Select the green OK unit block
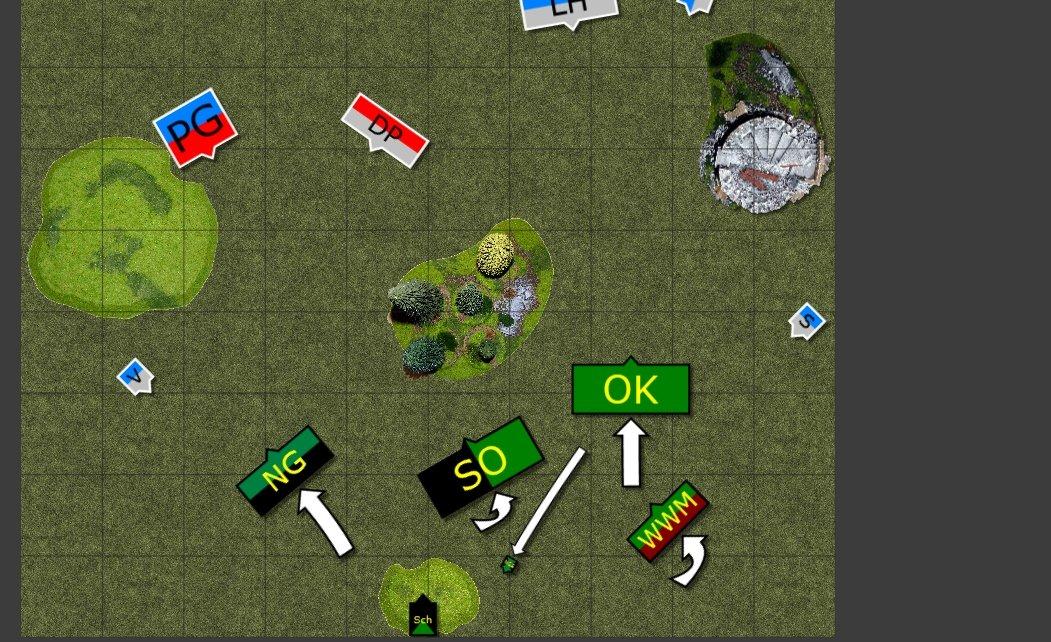 click(x=630, y=389)
